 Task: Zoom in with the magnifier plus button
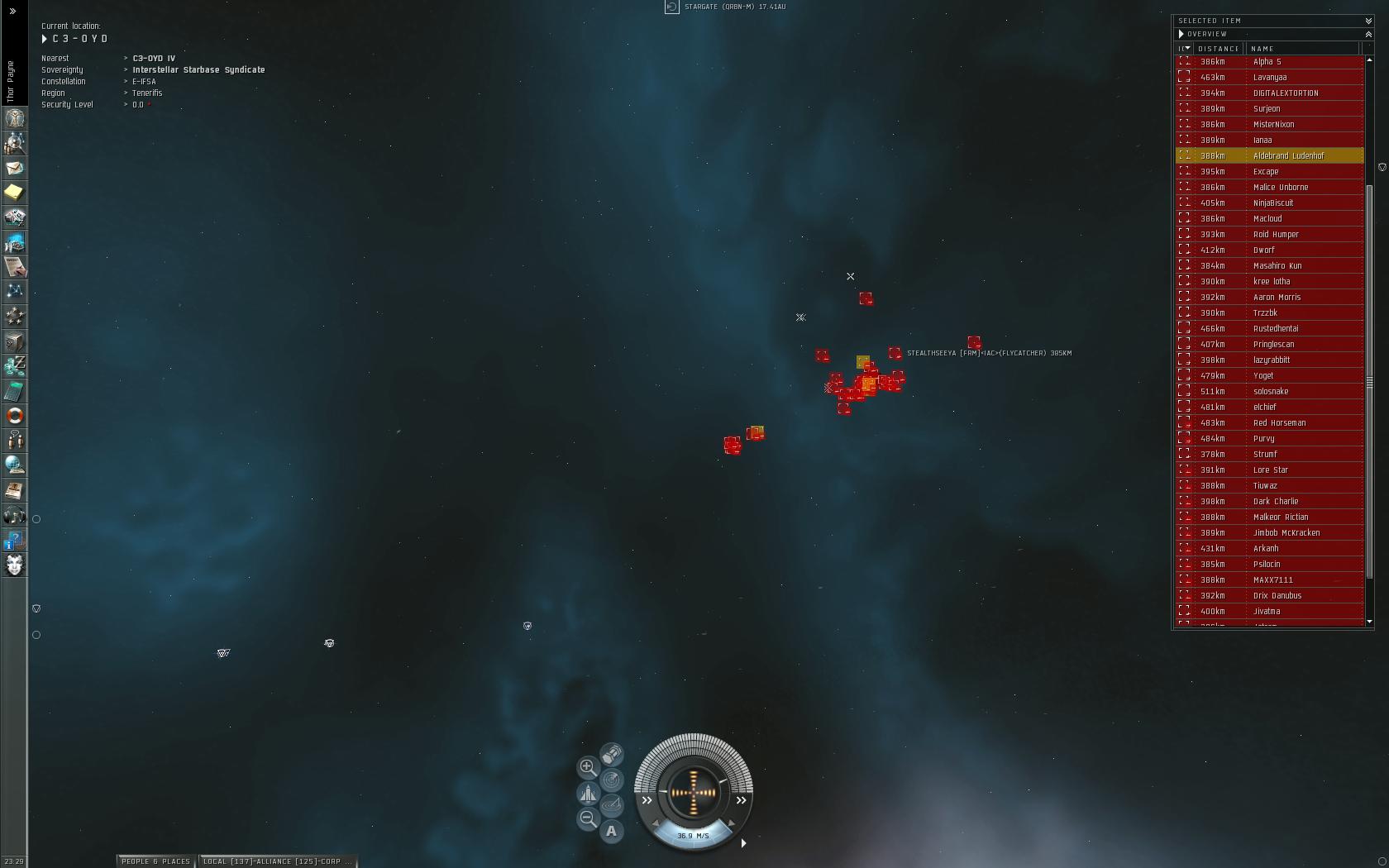[x=588, y=767]
